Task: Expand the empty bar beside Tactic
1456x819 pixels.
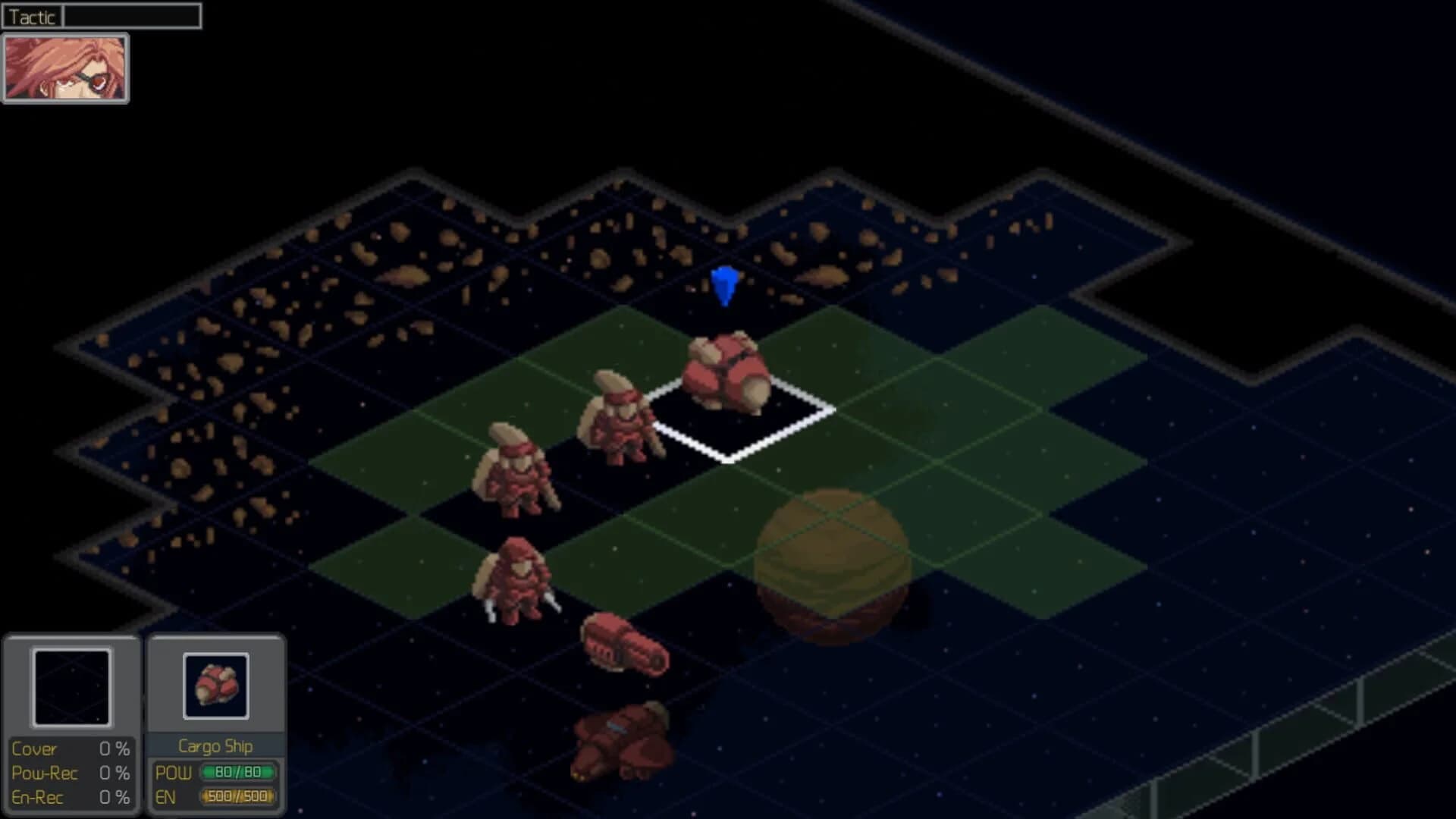Action: [133, 15]
